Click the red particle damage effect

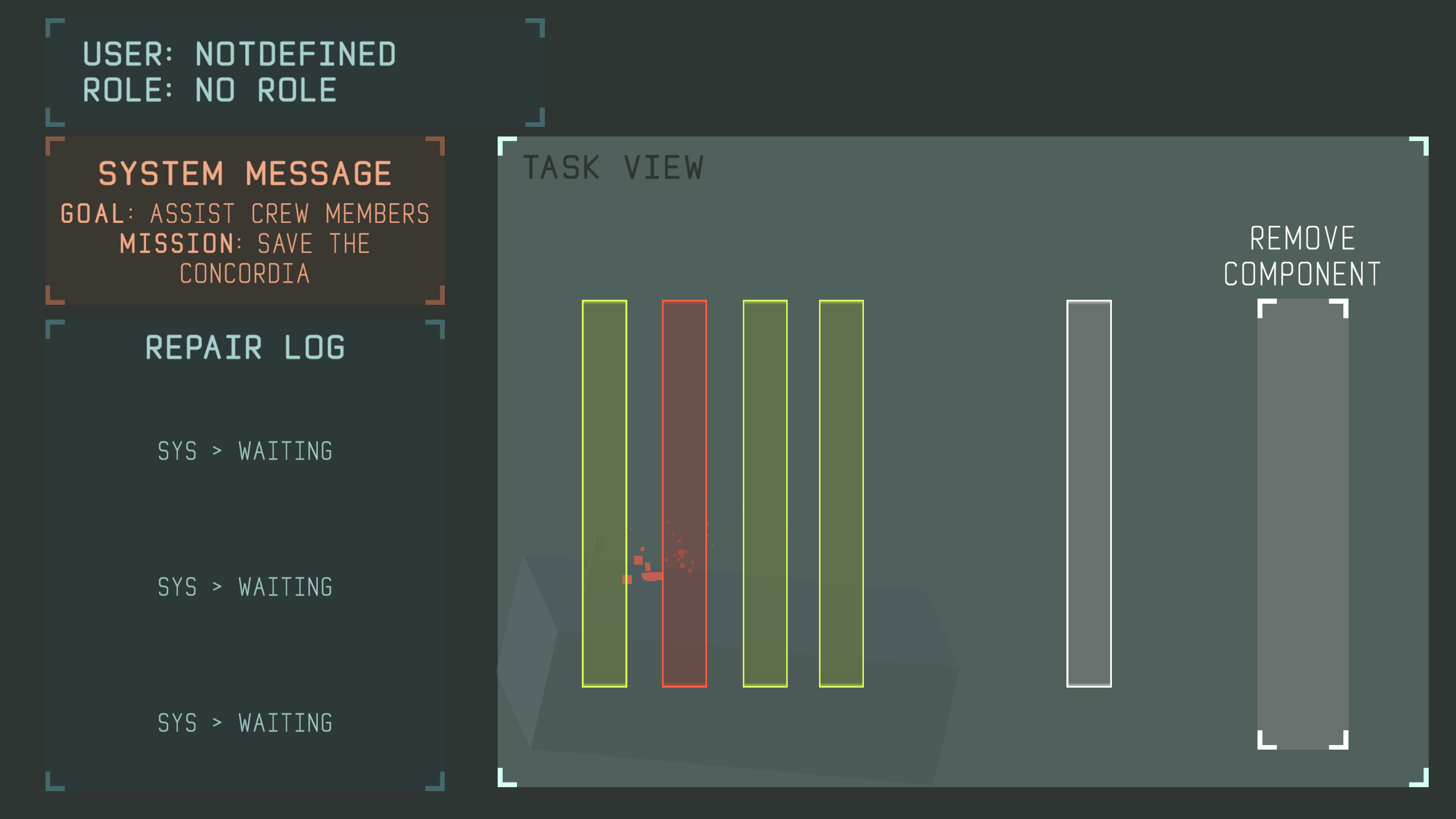pyautogui.click(x=660, y=569)
